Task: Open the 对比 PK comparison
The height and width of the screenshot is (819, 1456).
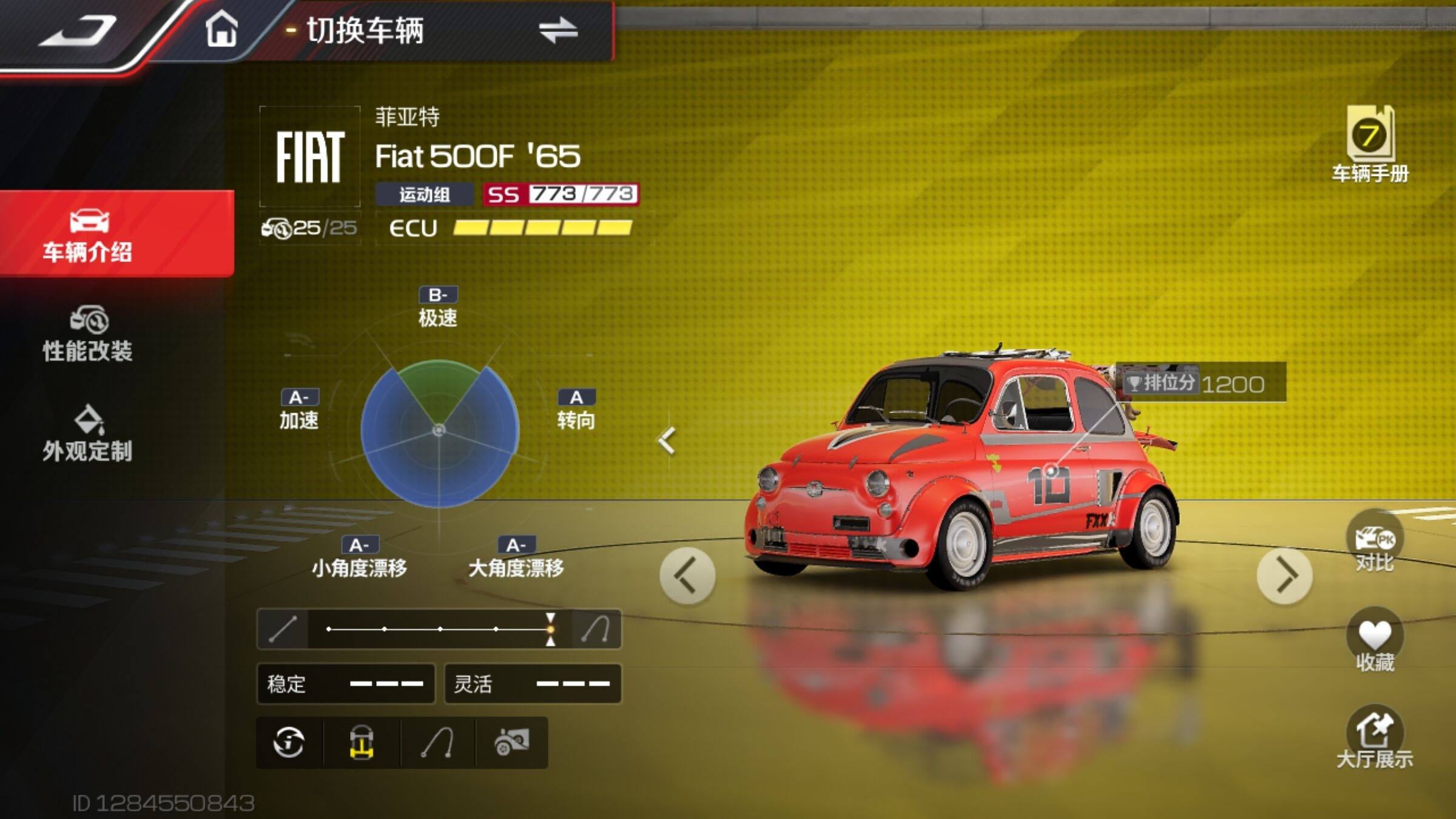Action: 1374,544
